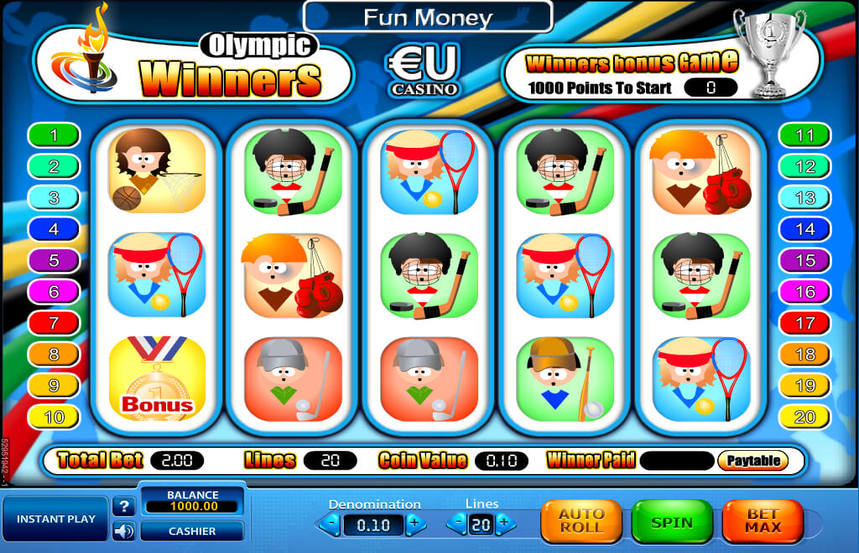This screenshot has height=553, width=859.
Task: Increase the denomination with the plus arrow
Action: (415, 523)
